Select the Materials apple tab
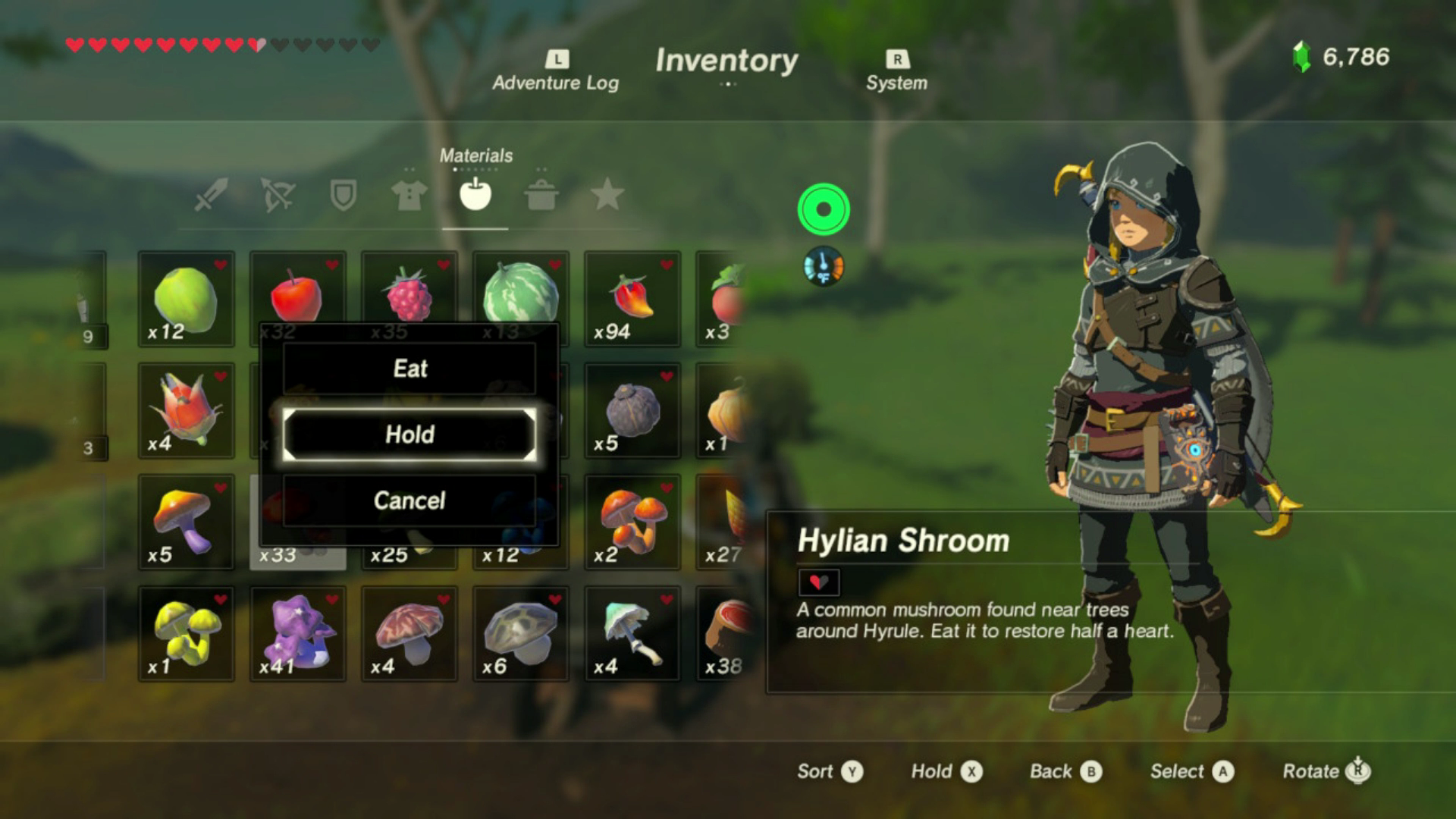Image resolution: width=1456 pixels, height=819 pixels. coord(475,195)
